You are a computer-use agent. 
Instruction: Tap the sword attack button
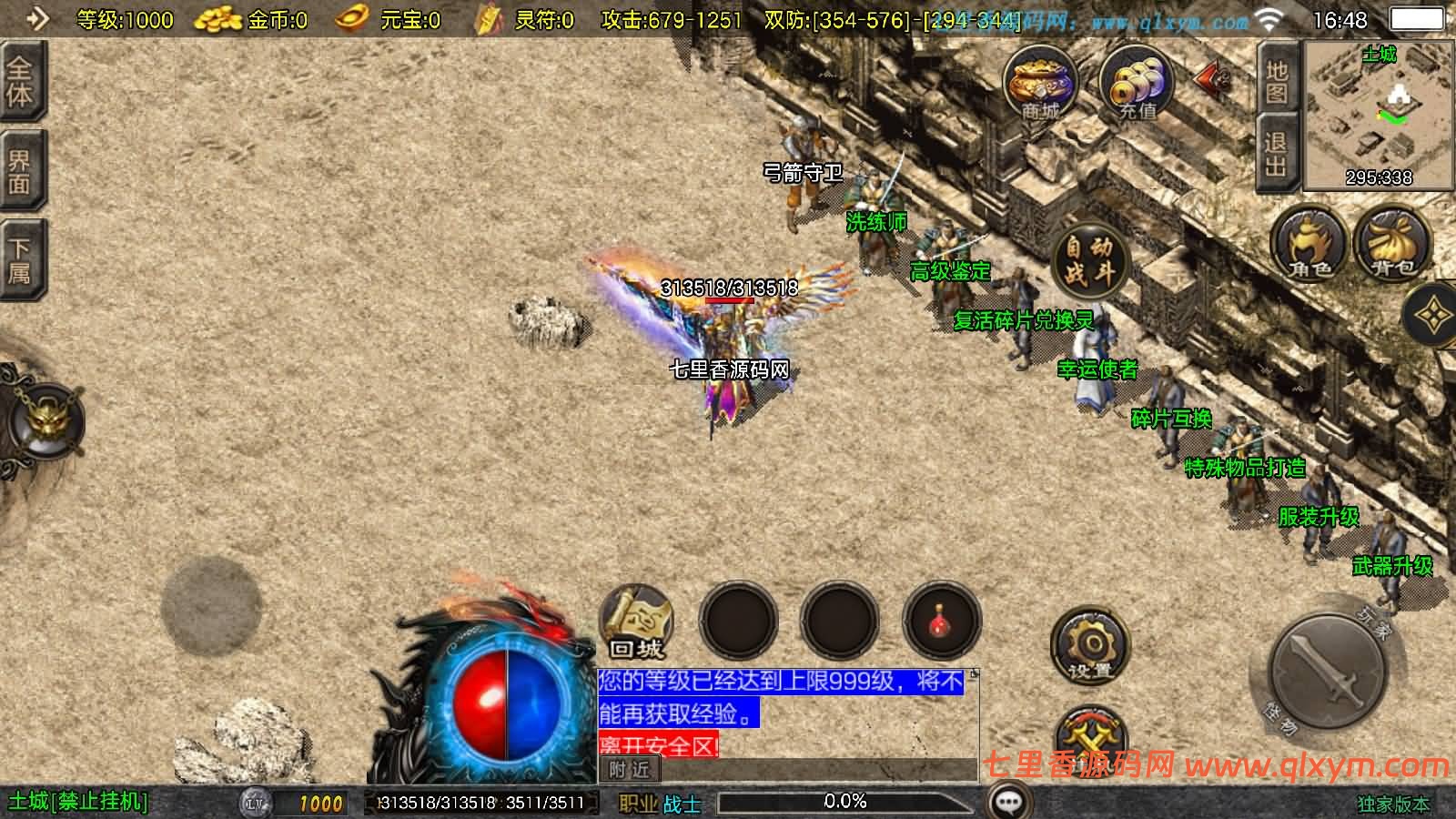pos(1328,672)
